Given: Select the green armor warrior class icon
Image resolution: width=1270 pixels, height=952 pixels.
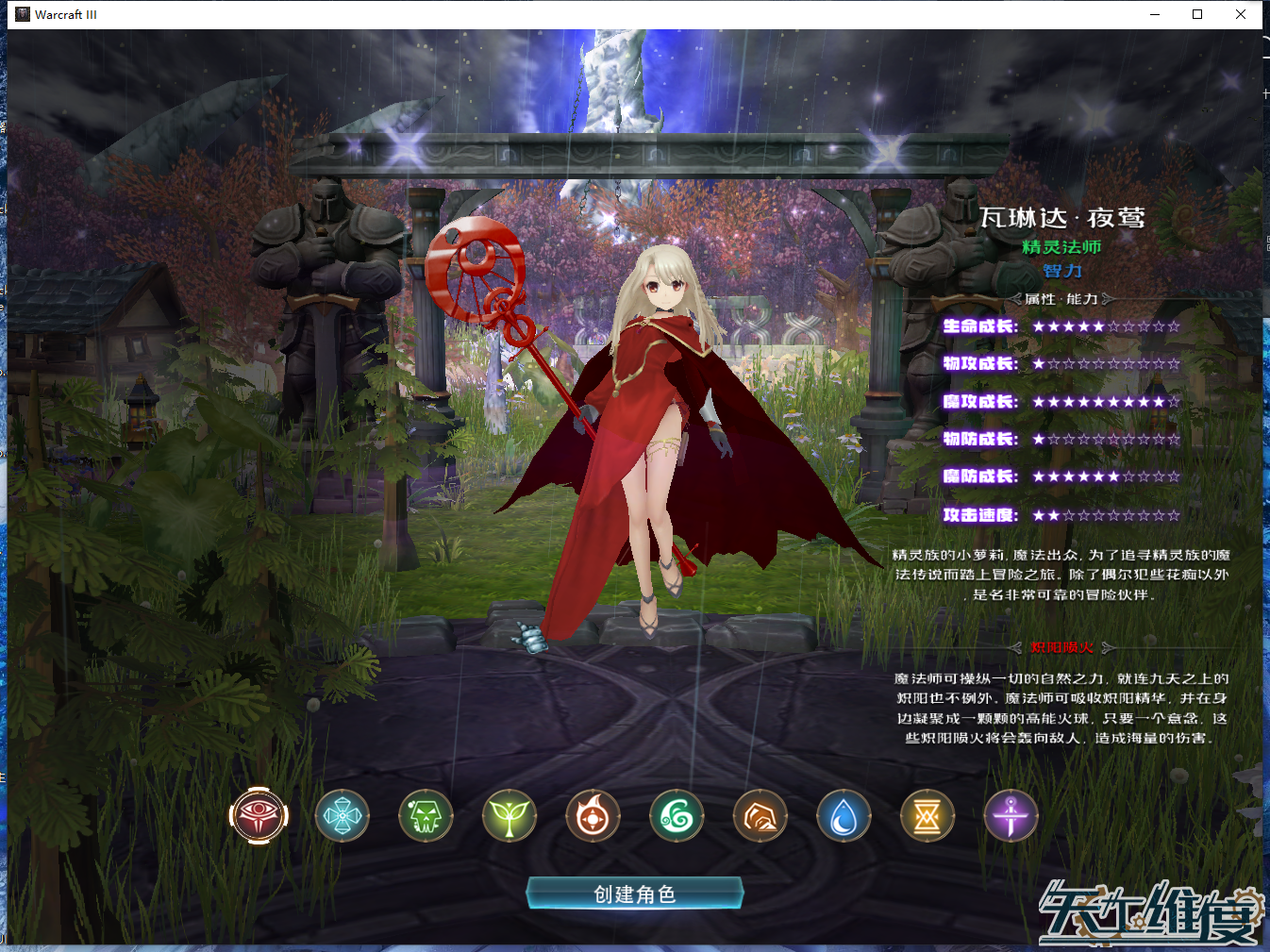Looking at the screenshot, I should pyautogui.click(x=426, y=816).
